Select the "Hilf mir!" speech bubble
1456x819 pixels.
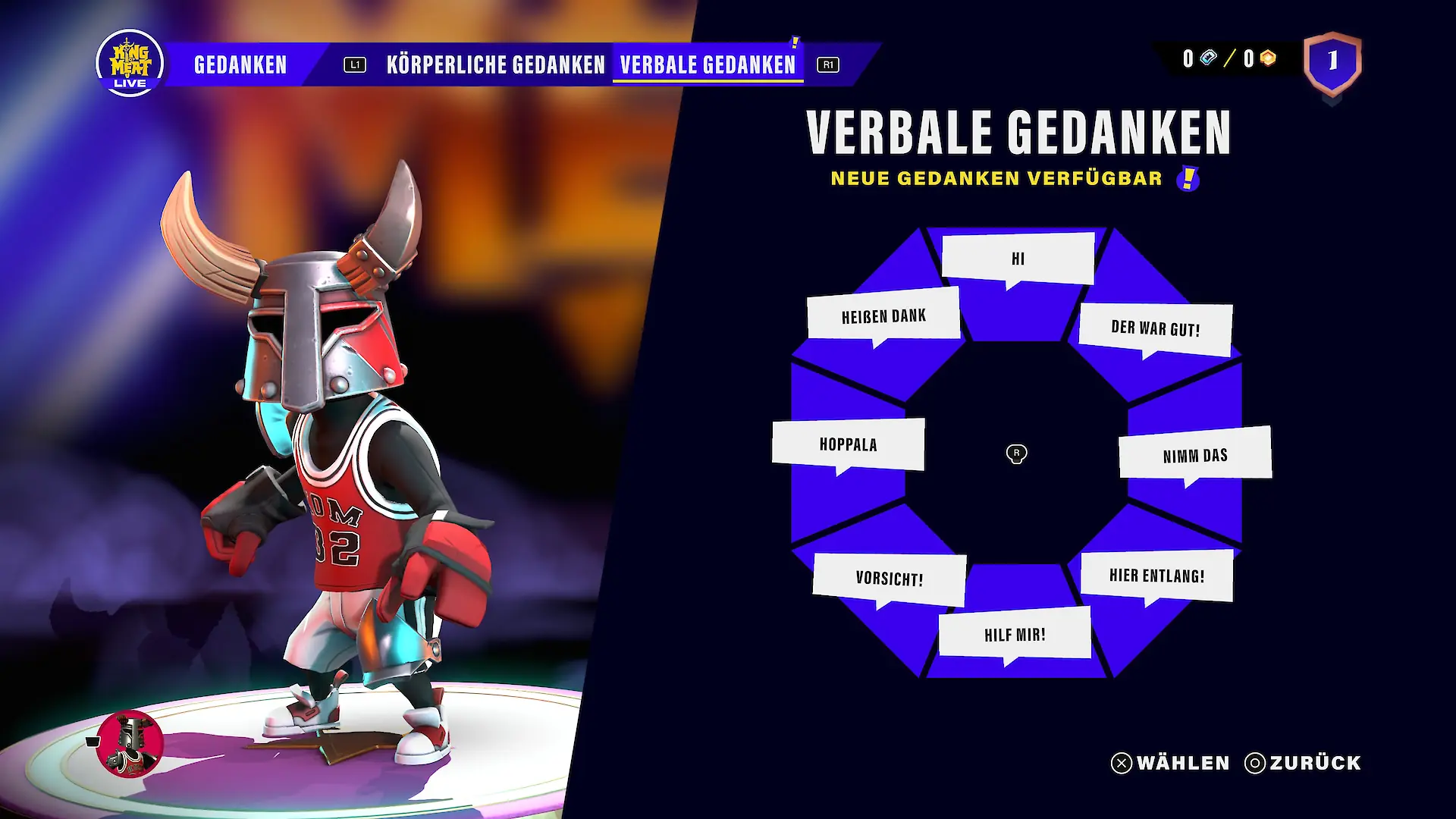[1015, 635]
